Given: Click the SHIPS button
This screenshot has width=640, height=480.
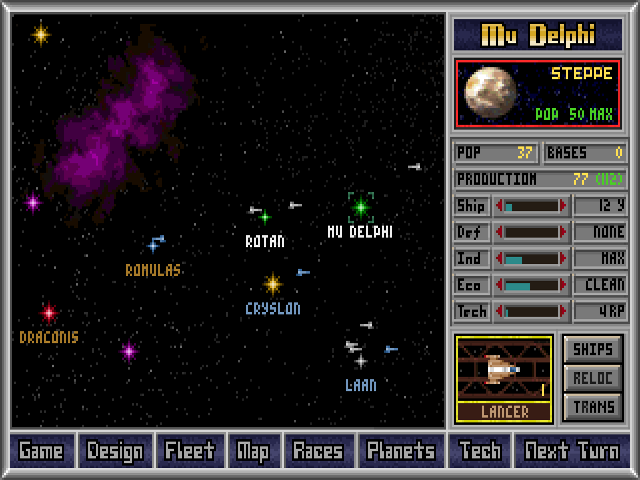Looking at the screenshot, I should point(593,350).
